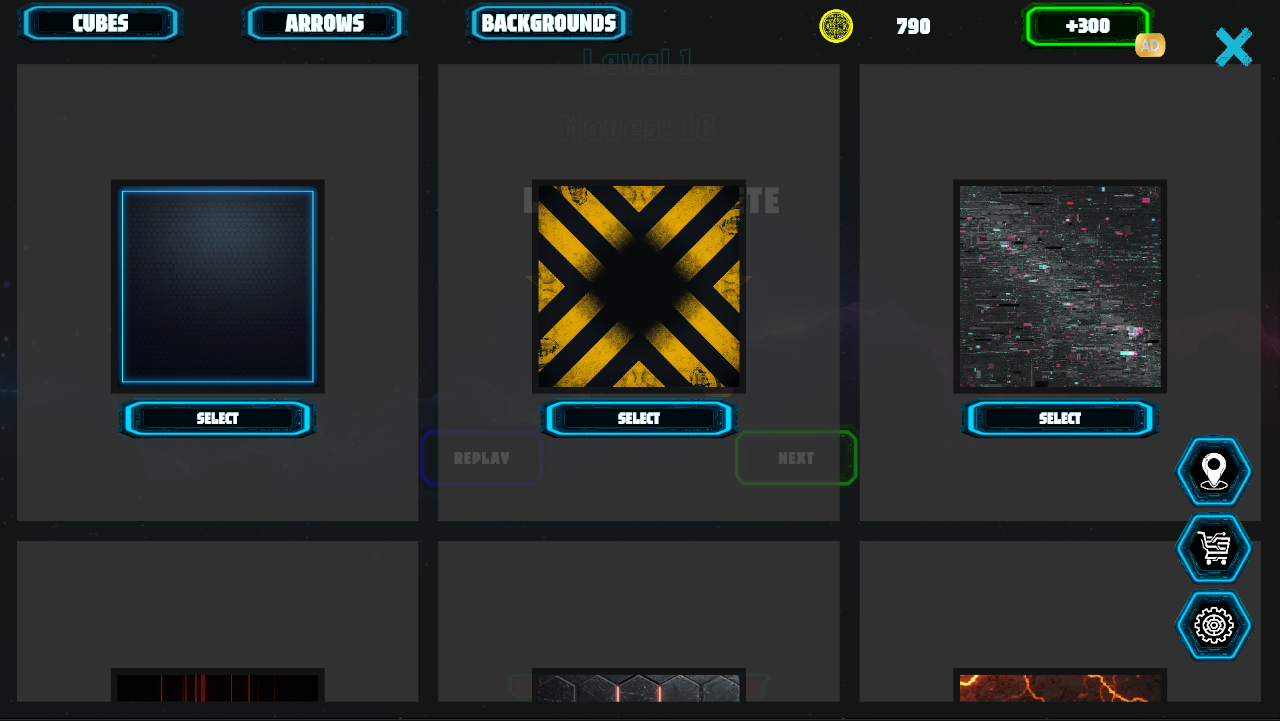The height and width of the screenshot is (721, 1280).
Task: Switch to the Cubes tab
Action: tap(100, 23)
